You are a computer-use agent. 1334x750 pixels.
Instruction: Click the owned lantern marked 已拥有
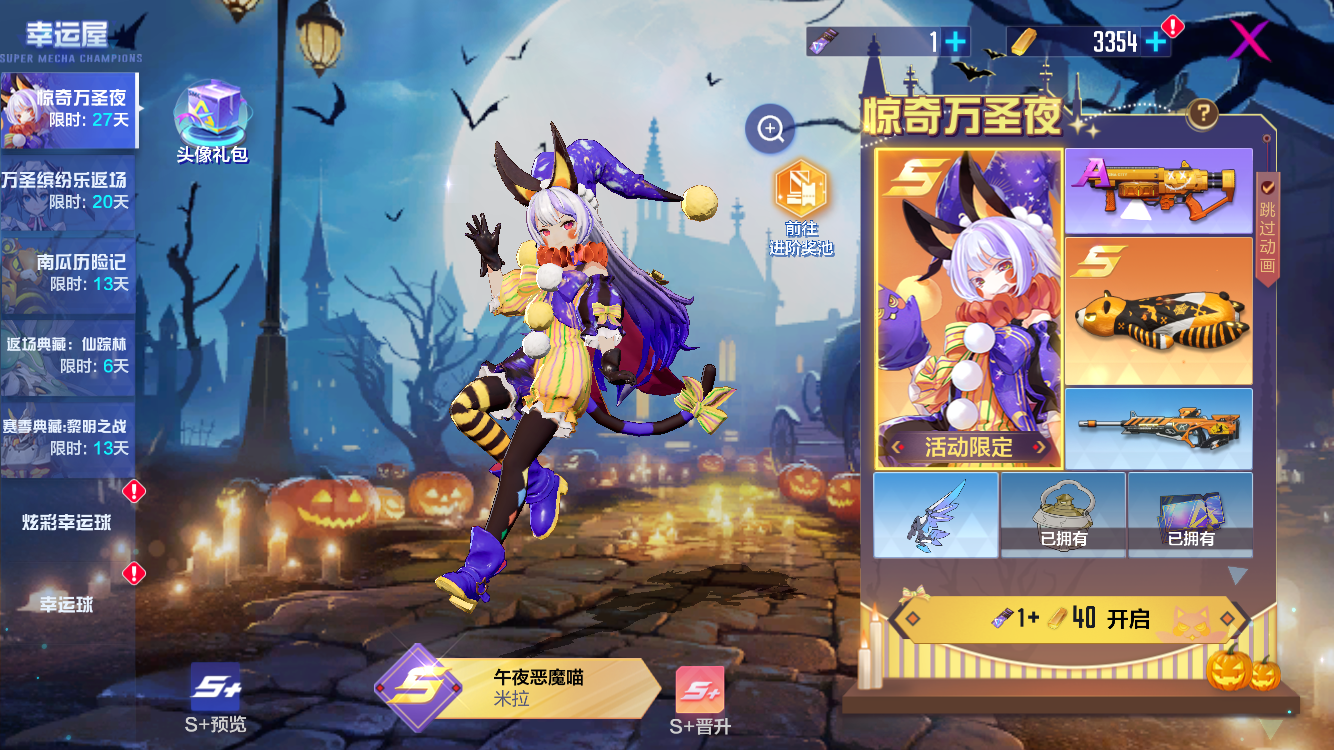coord(1063,515)
